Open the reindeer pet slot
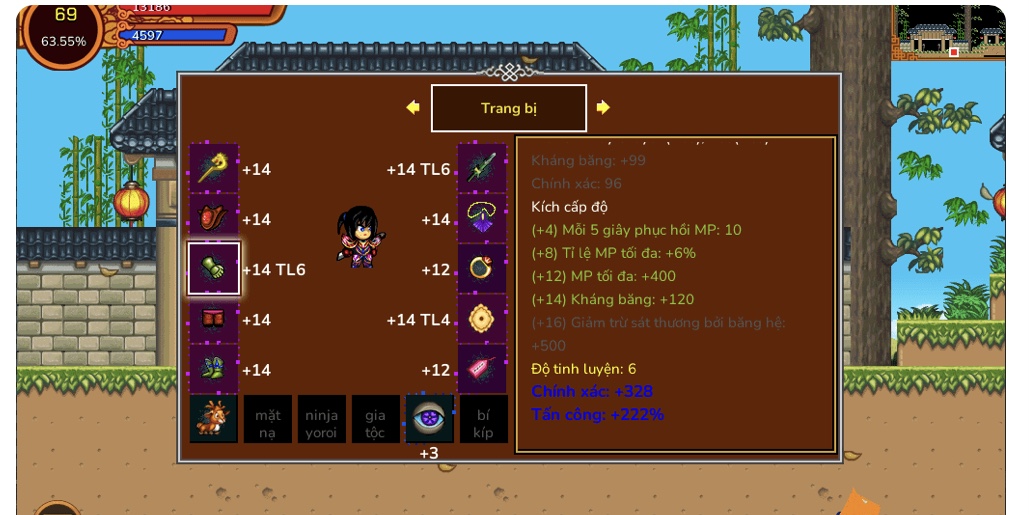The image size is (1030, 515). click(x=214, y=419)
